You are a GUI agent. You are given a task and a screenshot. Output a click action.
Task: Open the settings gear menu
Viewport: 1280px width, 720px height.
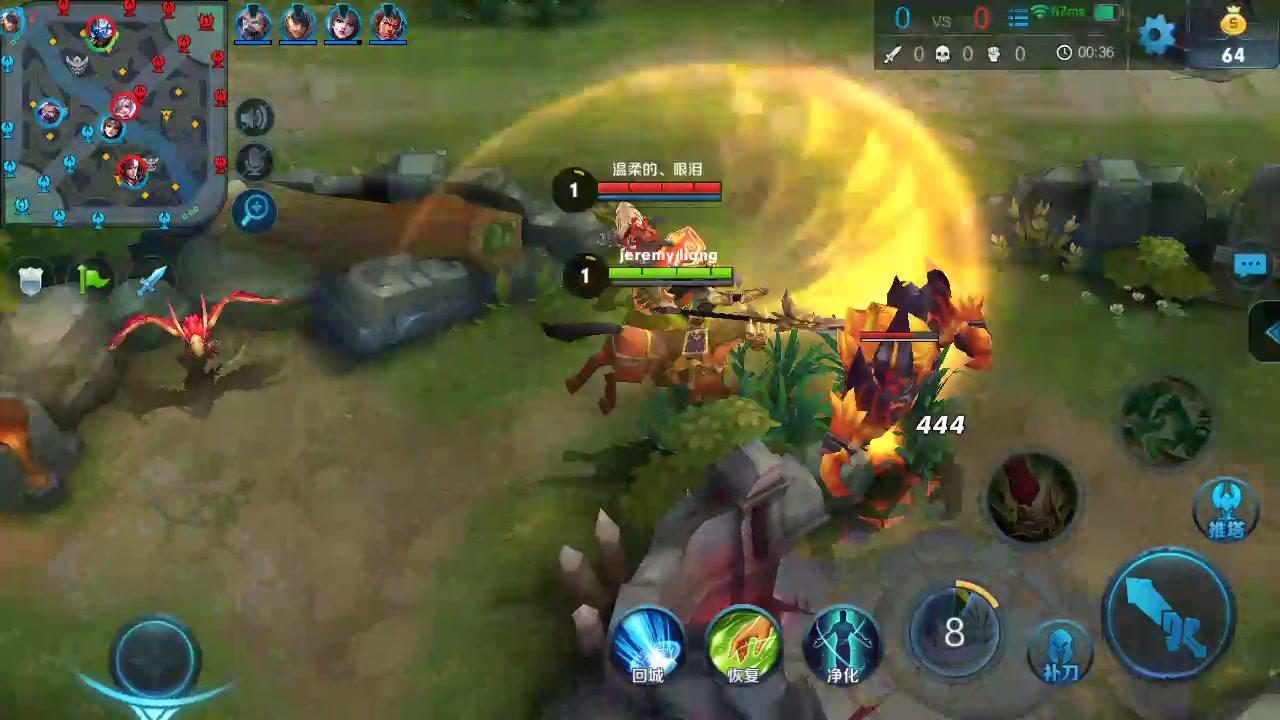coord(1157,36)
